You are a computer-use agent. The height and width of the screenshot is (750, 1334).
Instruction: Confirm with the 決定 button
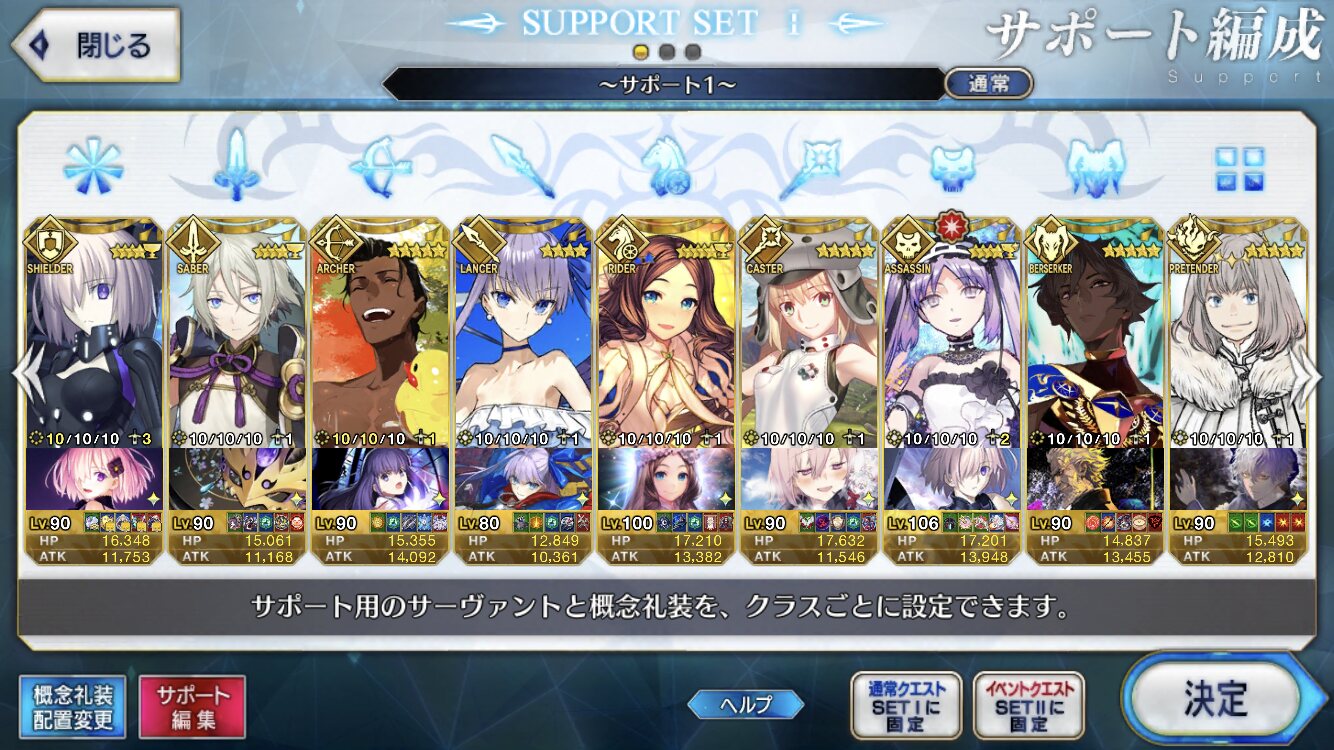1215,697
